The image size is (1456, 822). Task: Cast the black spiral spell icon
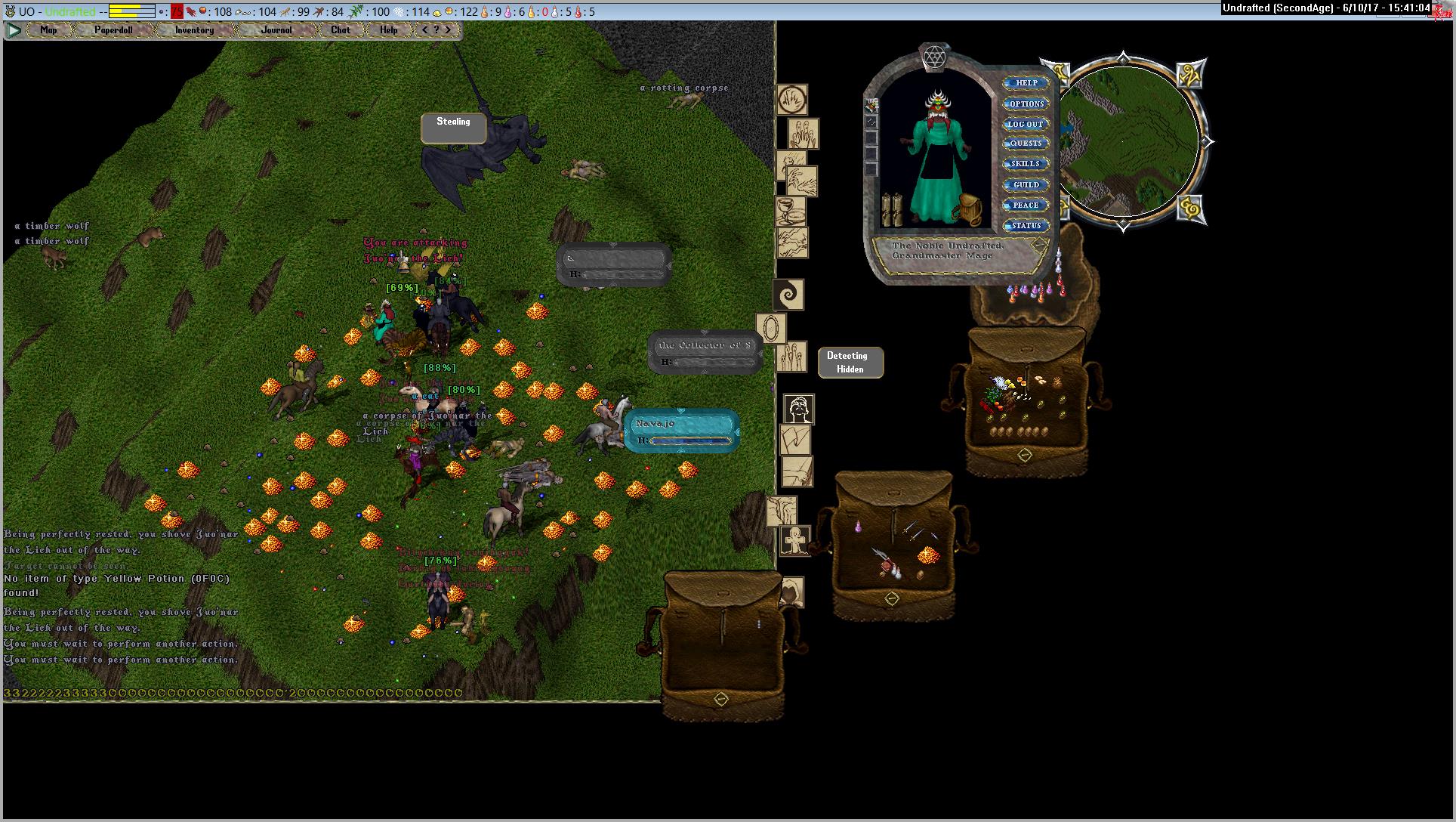coord(788,295)
